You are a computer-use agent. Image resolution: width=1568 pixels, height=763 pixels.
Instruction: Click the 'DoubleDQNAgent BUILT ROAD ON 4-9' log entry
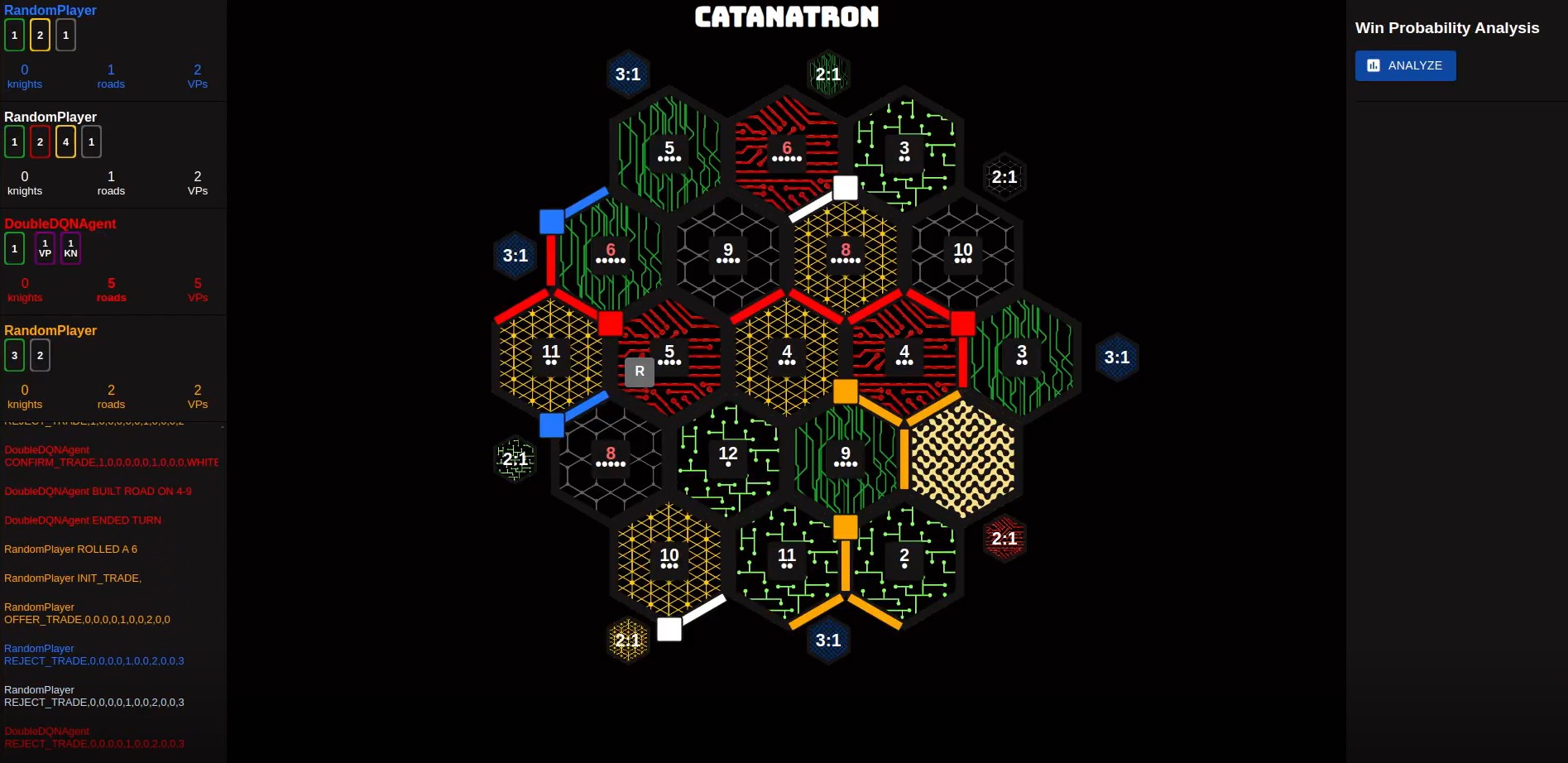(x=98, y=491)
